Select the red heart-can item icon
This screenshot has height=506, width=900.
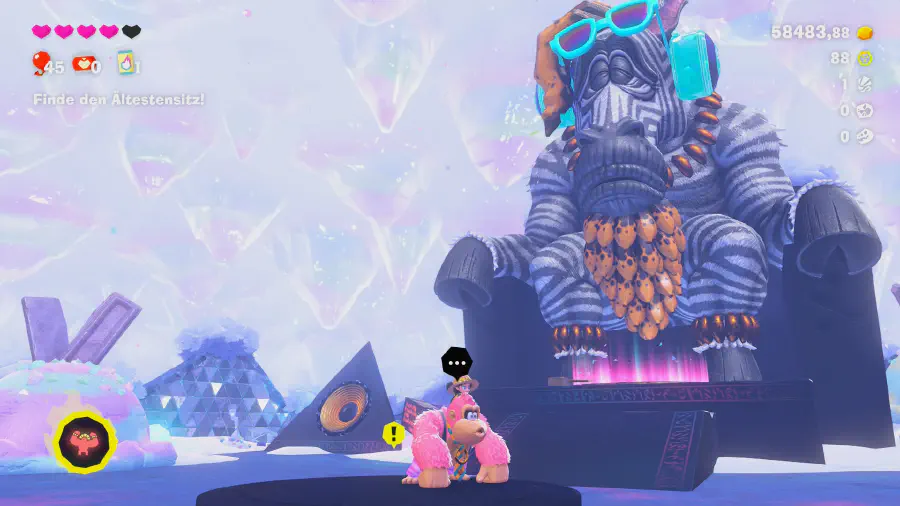pyautogui.click(x=84, y=65)
